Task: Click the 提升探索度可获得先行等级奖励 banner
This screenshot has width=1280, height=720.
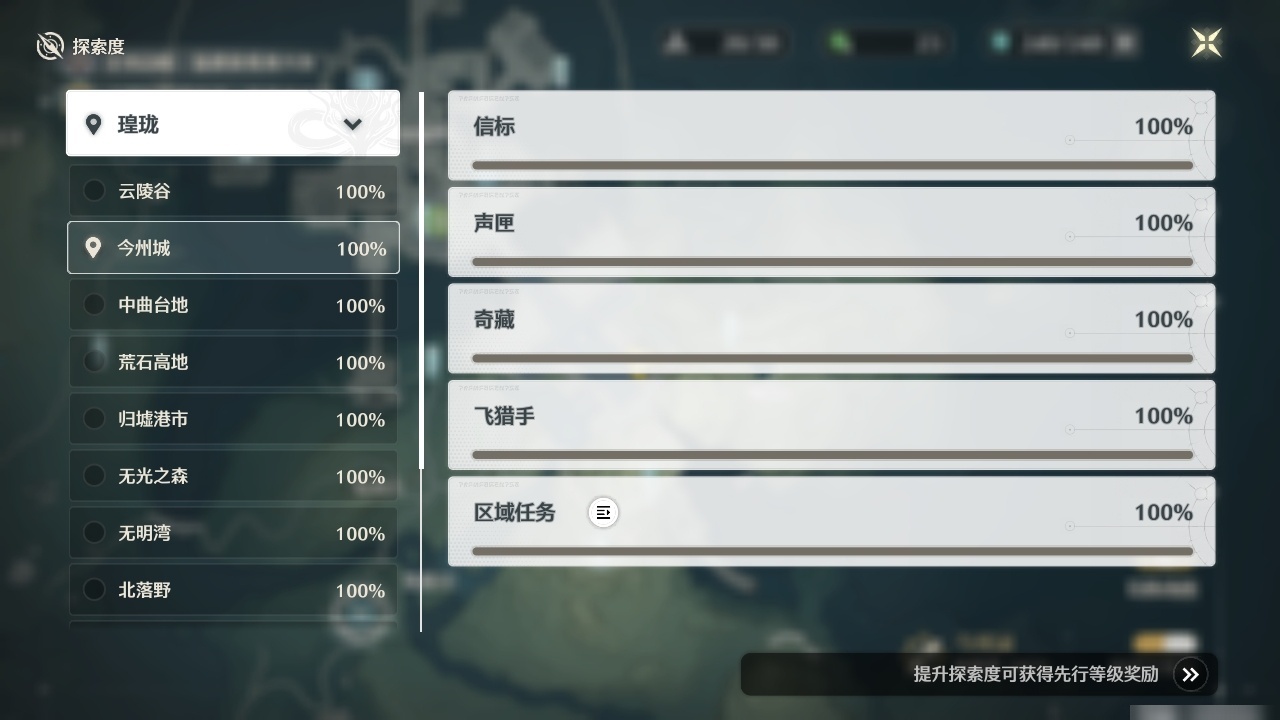Action: [x=1035, y=674]
